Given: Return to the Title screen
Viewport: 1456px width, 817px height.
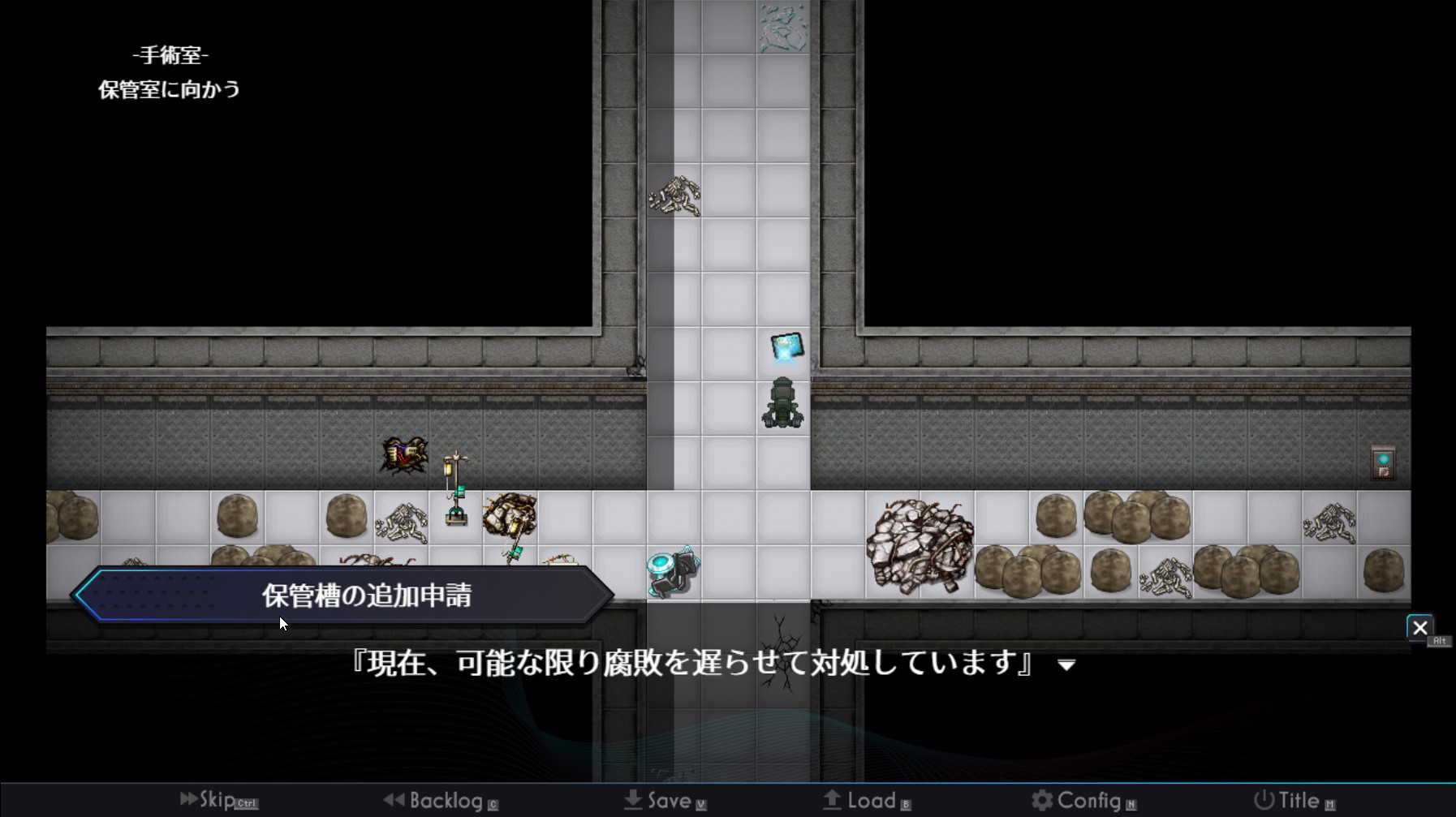Looking at the screenshot, I should (1293, 801).
